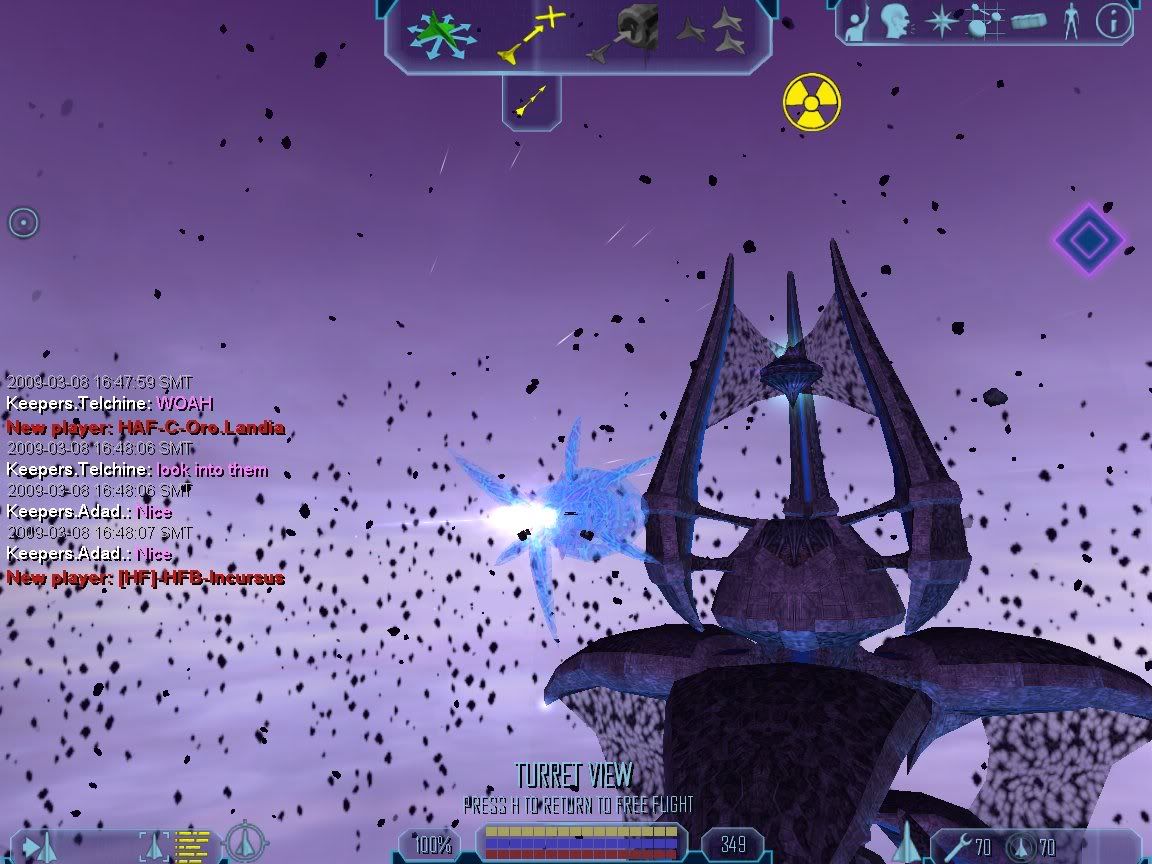The height and width of the screenshot is (864, 1152).
Task: Activate the dock-with-station command icon
Action: pos(626,34)
